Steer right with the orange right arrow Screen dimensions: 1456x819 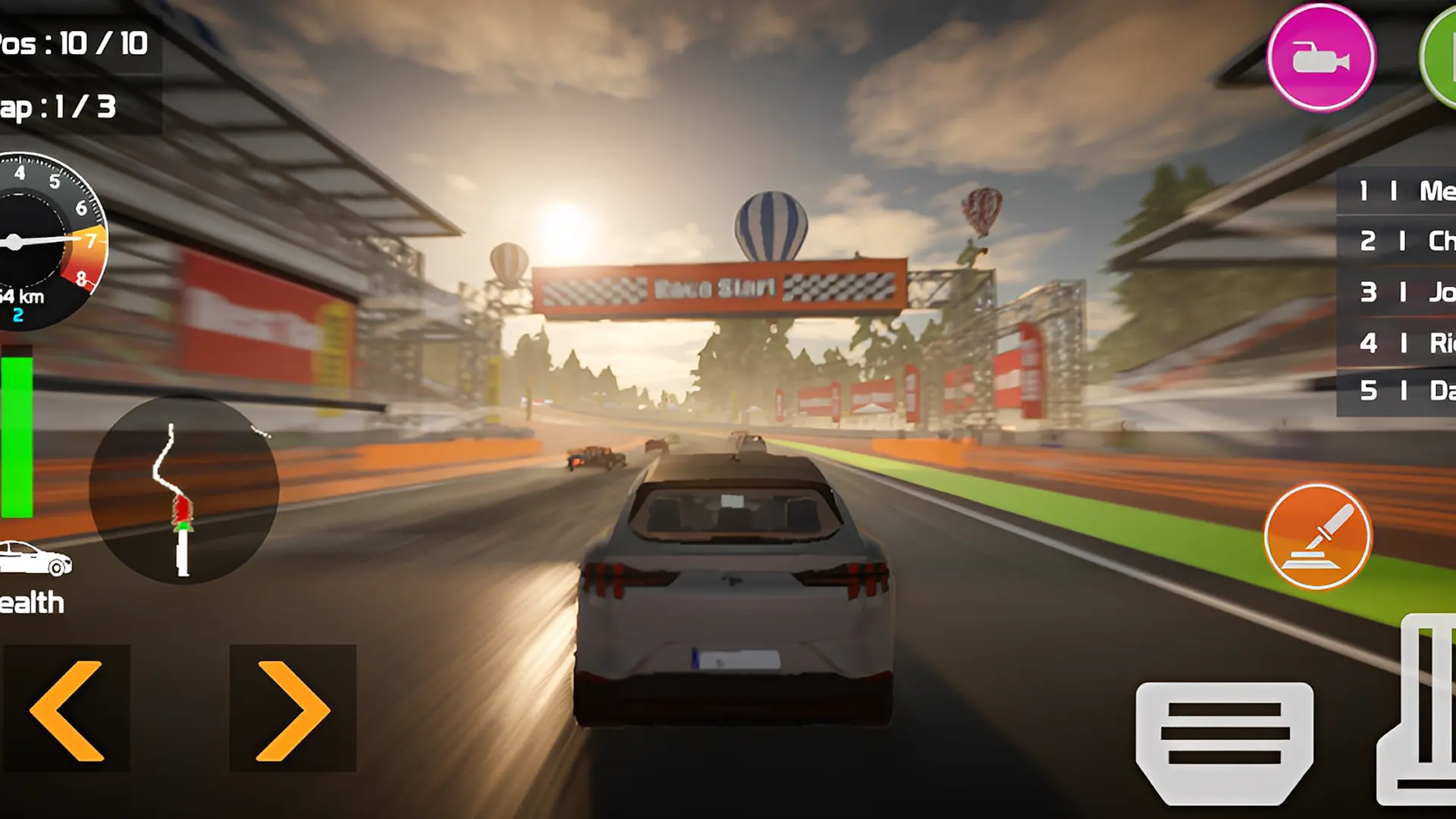click(293, 710)
